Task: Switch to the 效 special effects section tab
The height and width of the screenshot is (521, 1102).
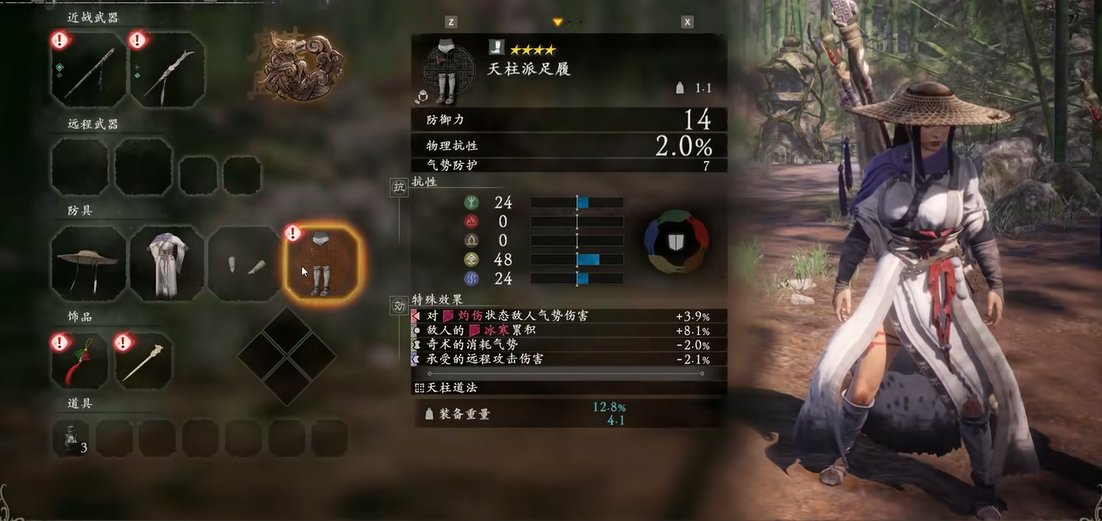Action: tap(398, 304)
